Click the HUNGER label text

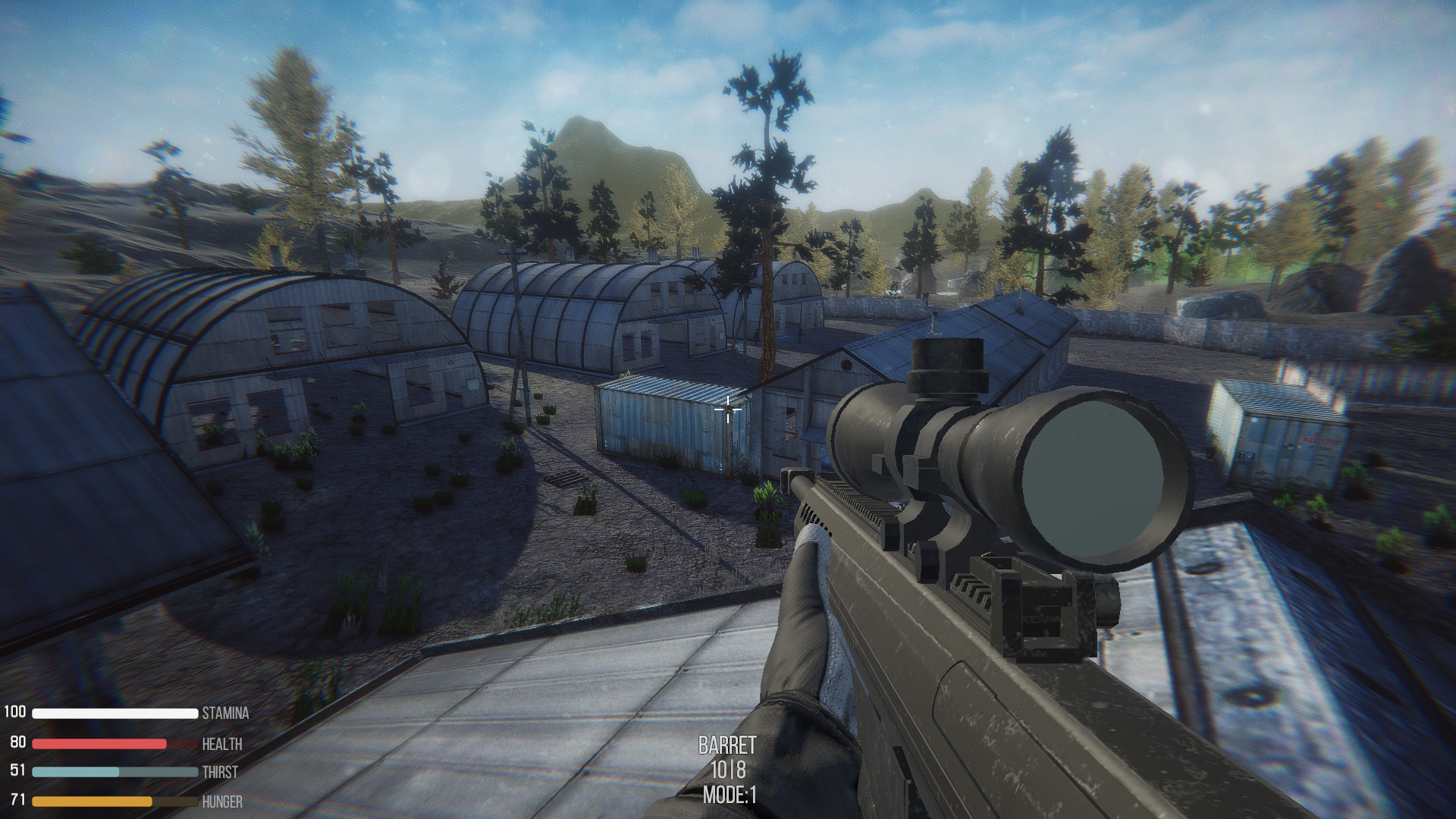[x=221, y=801]
